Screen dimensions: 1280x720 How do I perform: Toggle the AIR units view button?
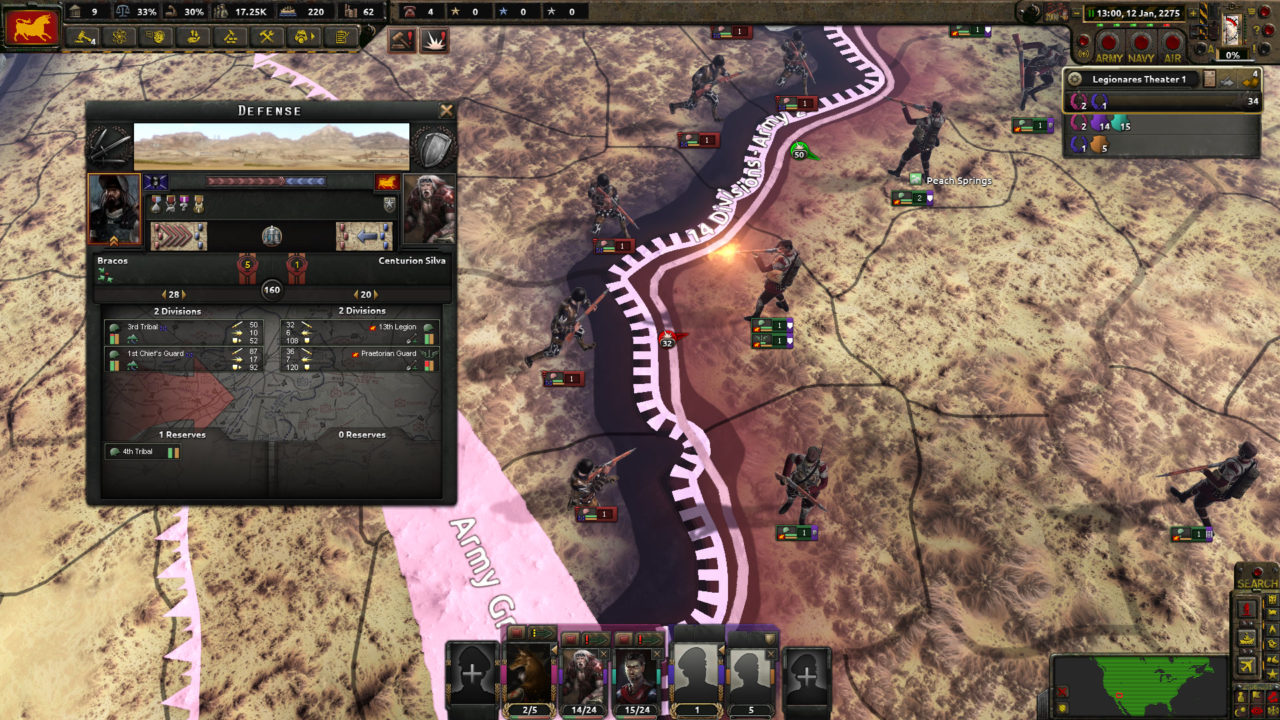tap(1172, 39)
